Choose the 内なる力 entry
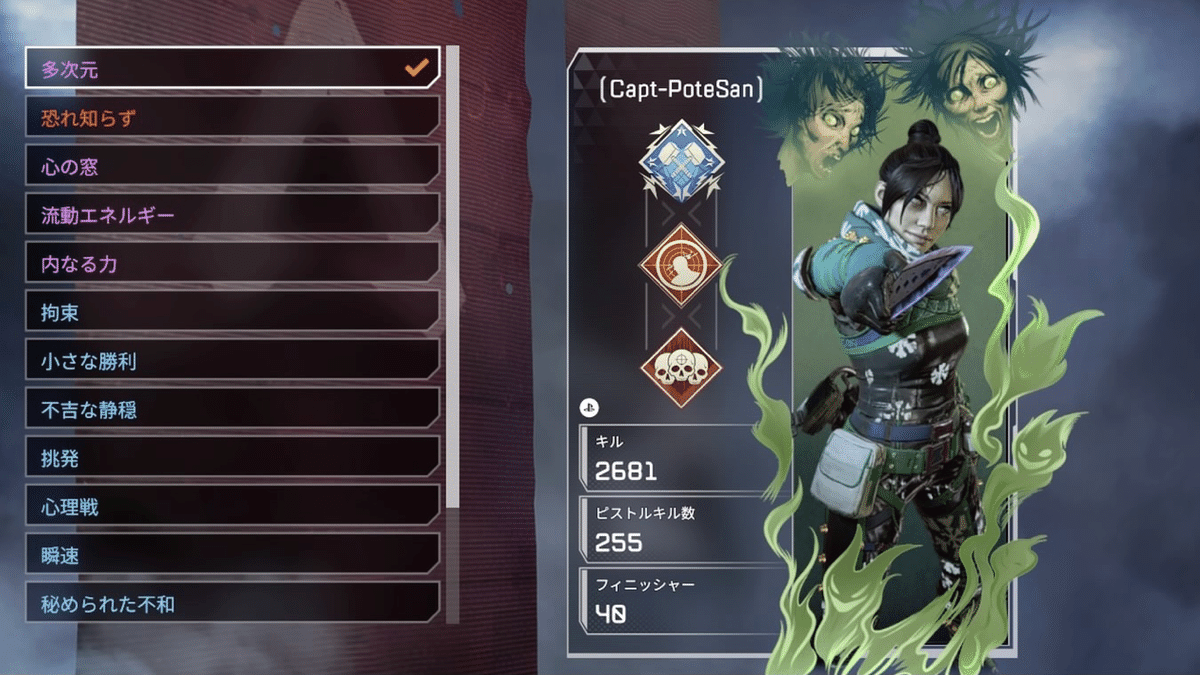Screen dimensions: 1200x675 [232, 264]
